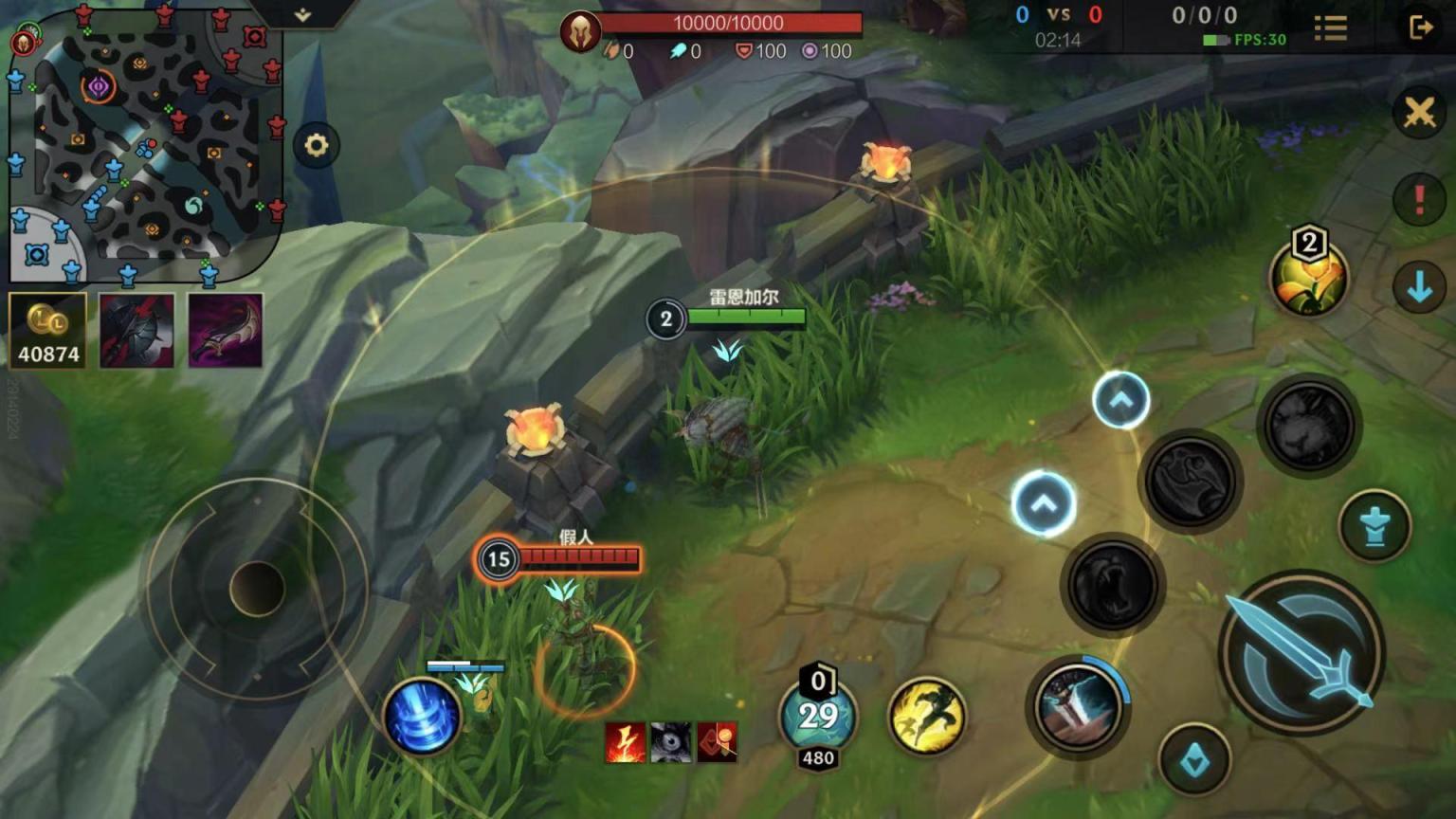Viewport: 1456px width, 819px height.
Task: Buy the recommended purple dagger item
Action: coord(226,331)
